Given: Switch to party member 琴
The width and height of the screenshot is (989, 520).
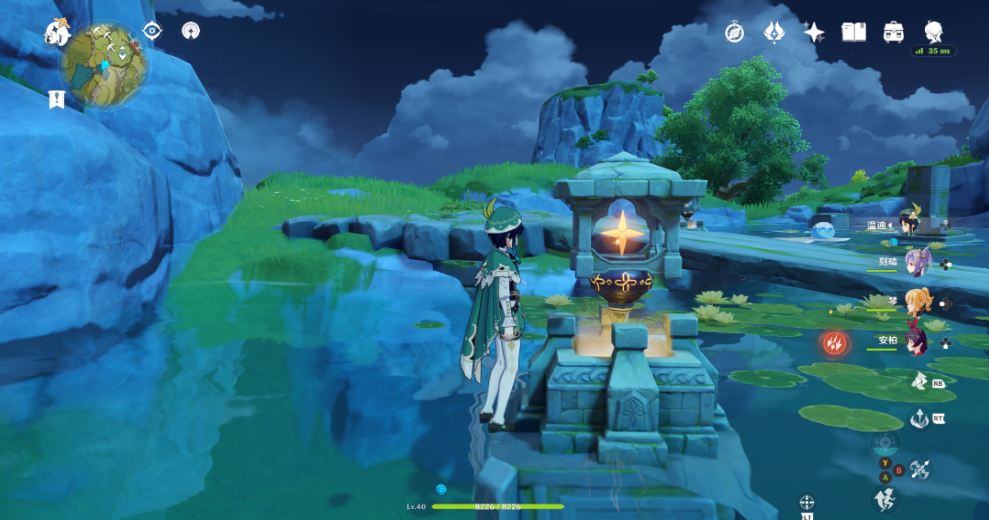Looking at the screenshot, I should [915, 302].
